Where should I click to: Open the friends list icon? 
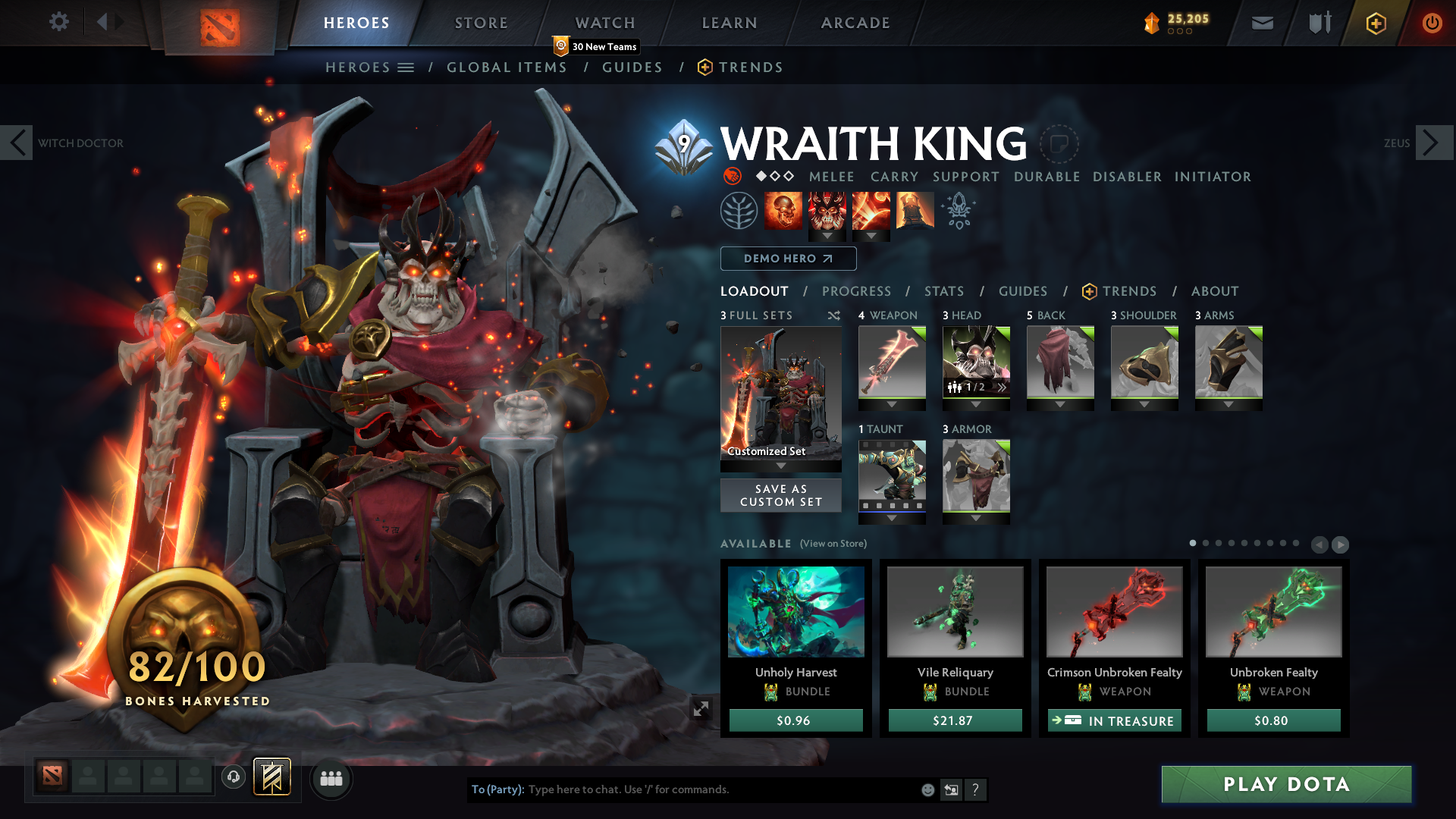[331, 778]
